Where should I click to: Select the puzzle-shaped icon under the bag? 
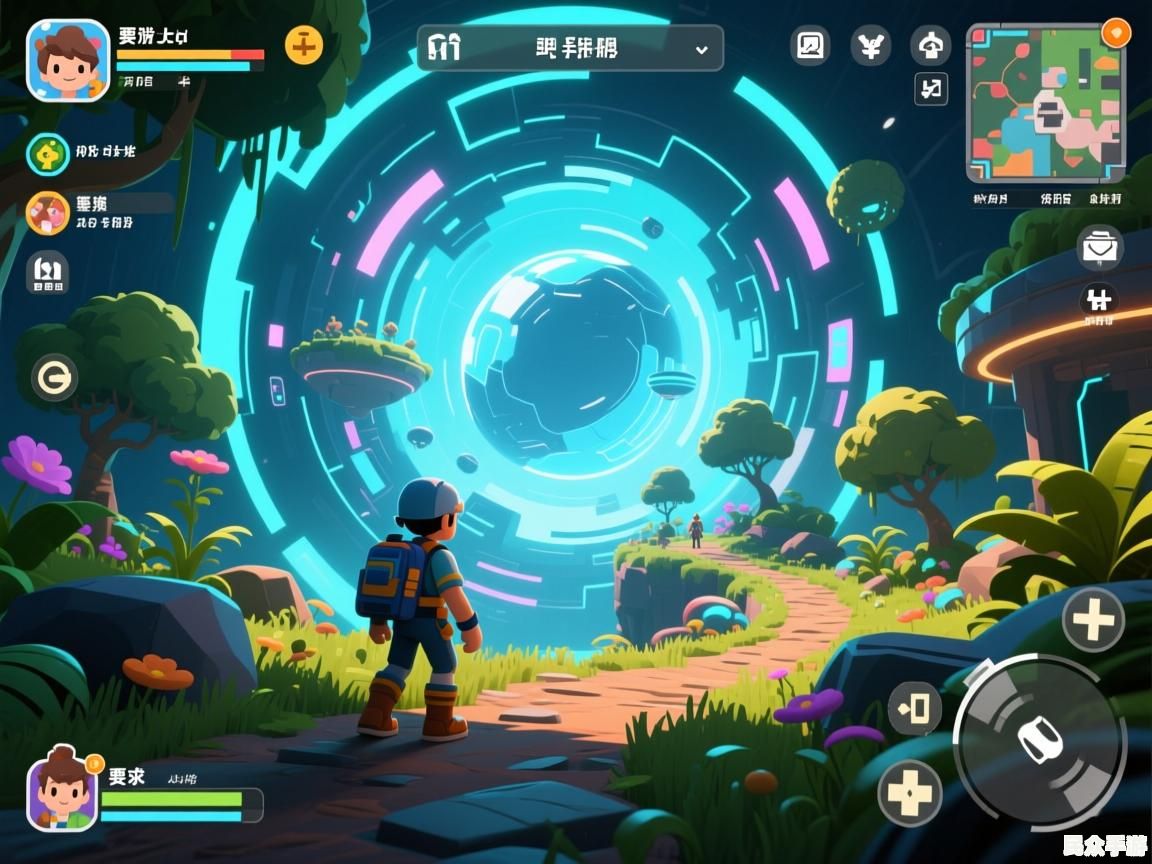(1099, 299)
